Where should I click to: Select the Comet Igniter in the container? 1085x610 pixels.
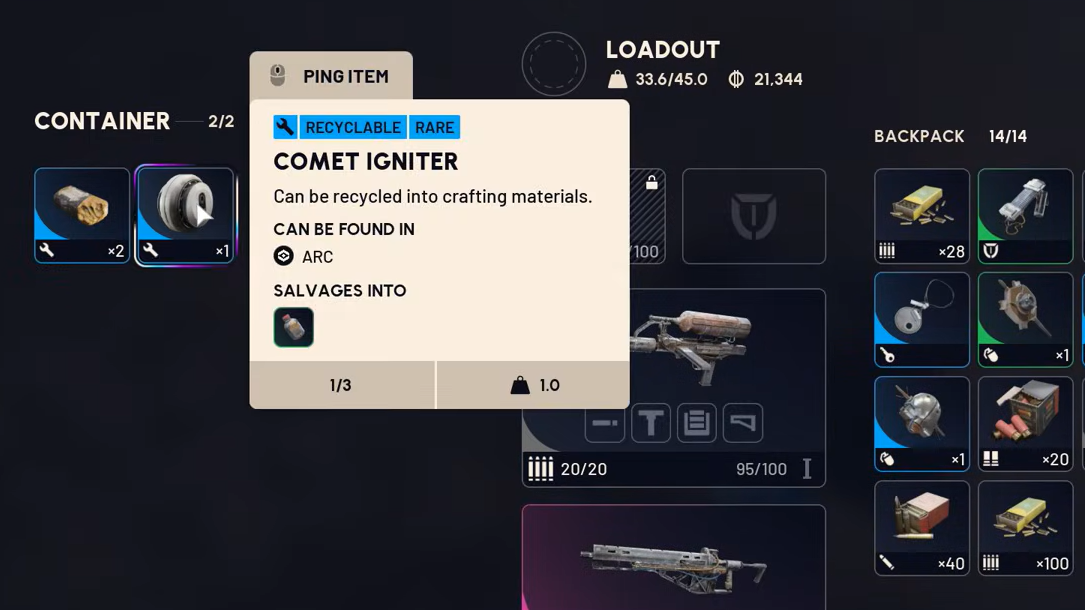(185, 215)
